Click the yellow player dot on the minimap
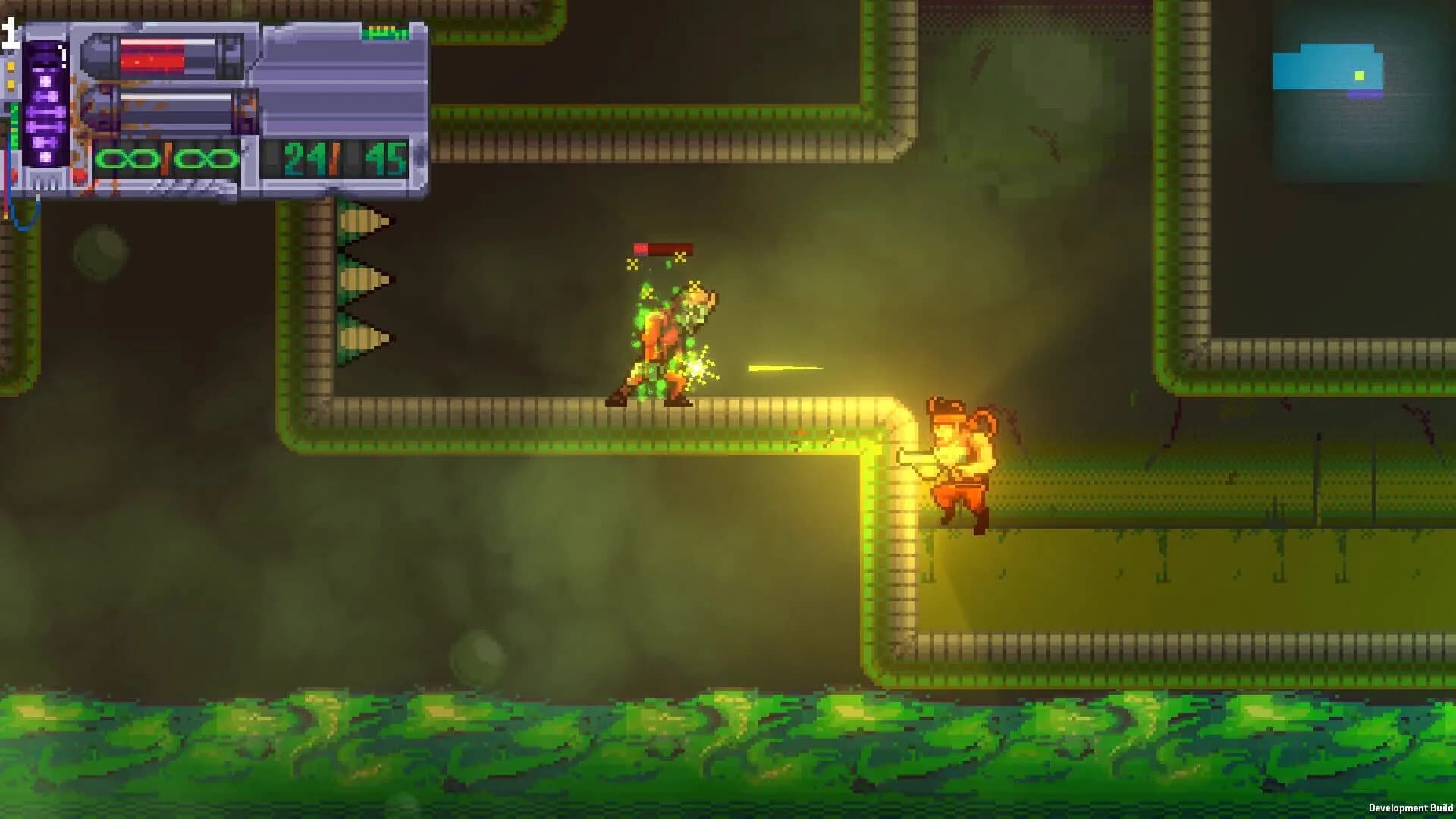Screen dimensions: 1456x819 [x=1359, y=76]
